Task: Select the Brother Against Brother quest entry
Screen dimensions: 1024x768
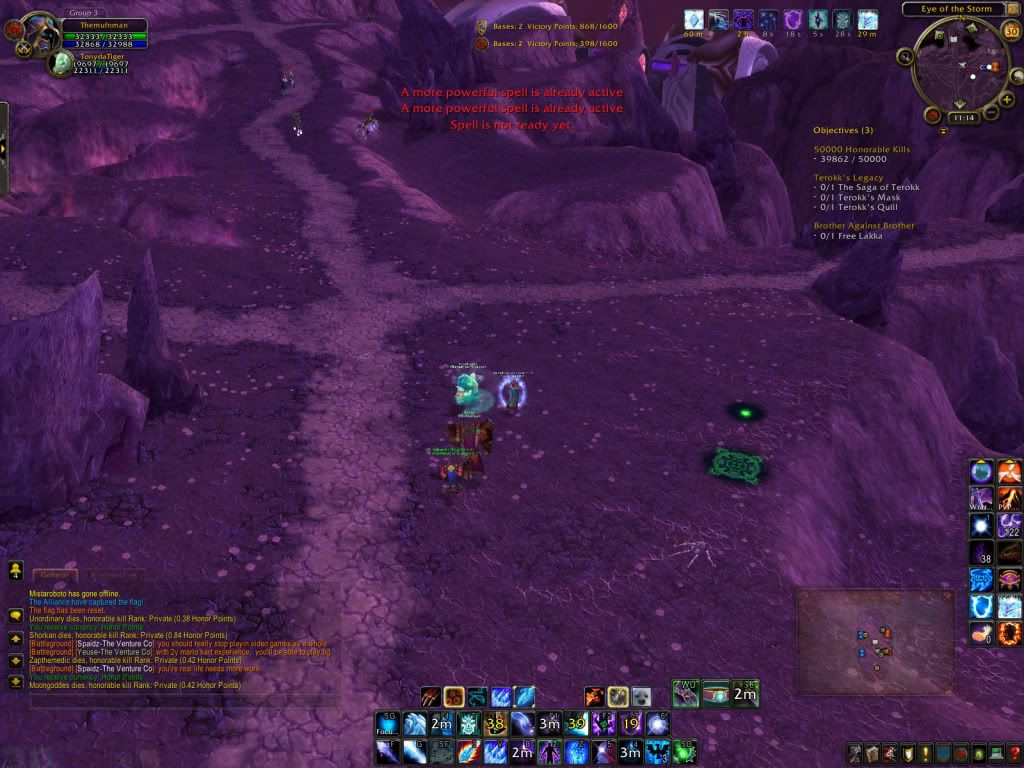Action: 864,226
